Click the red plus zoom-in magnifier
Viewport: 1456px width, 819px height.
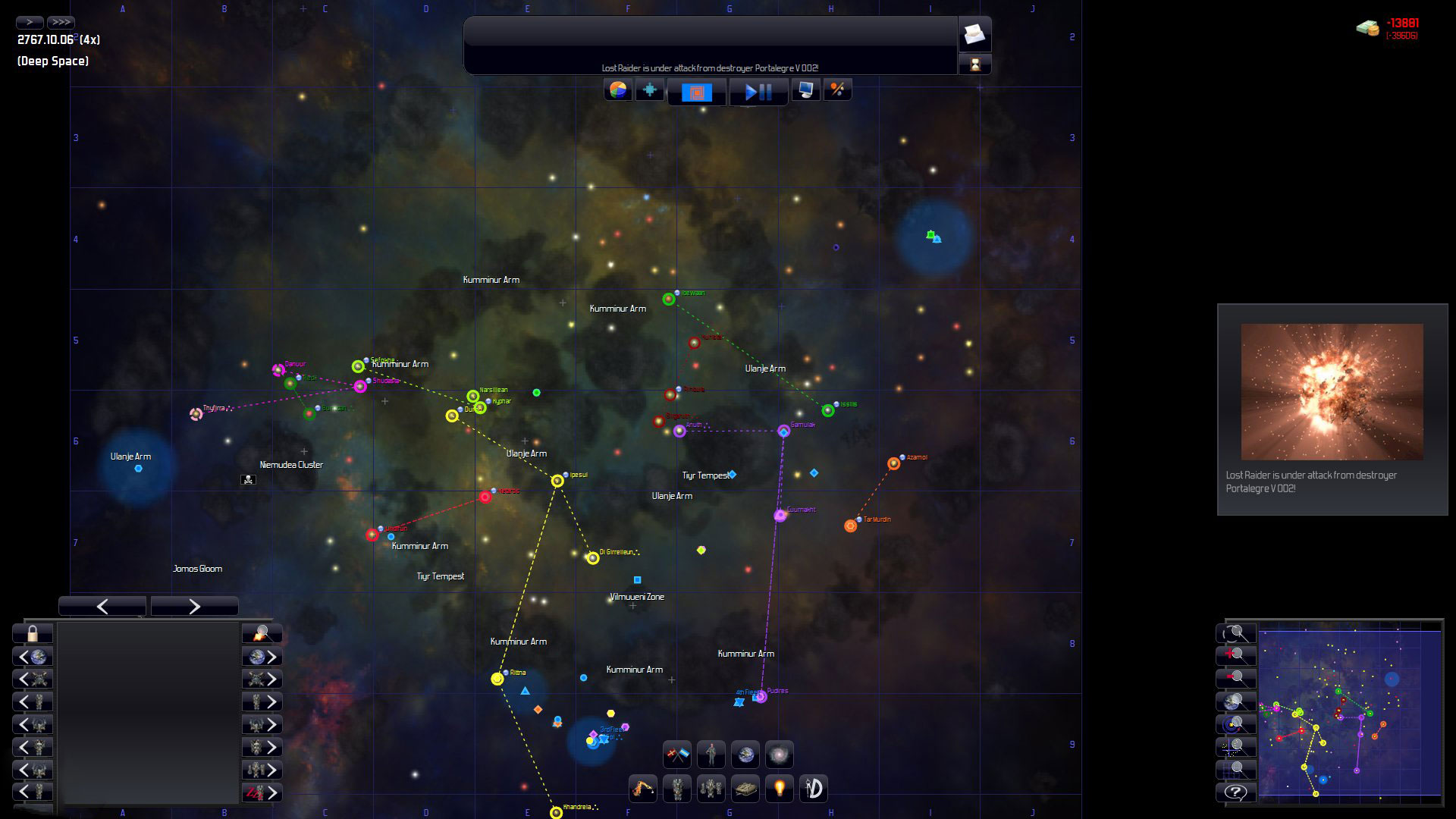(1235, 656)
